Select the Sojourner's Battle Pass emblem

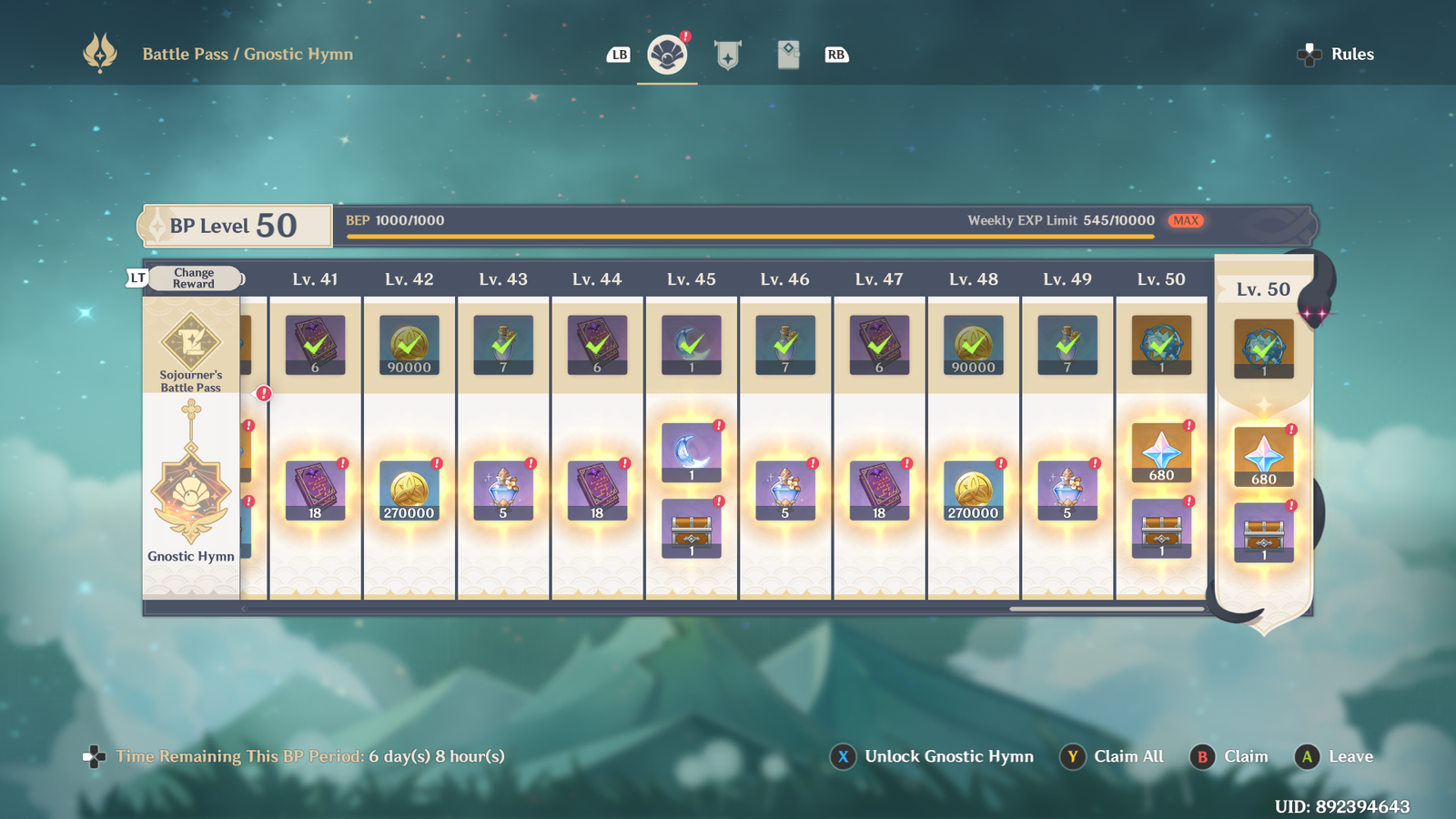click(191, 350)
